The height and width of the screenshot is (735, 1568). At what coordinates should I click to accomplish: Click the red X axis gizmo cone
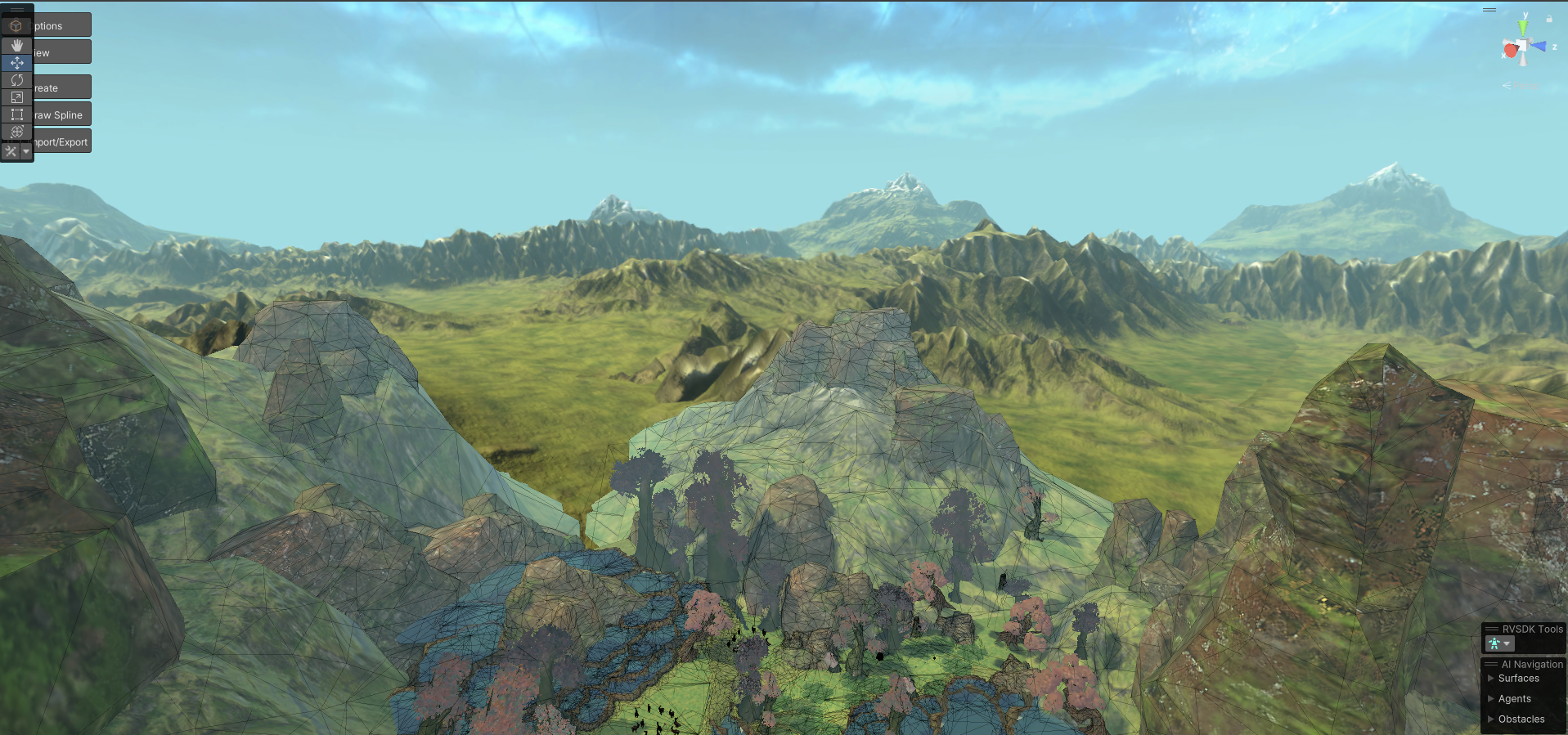pyautogui.click(x=1510, y=52)
